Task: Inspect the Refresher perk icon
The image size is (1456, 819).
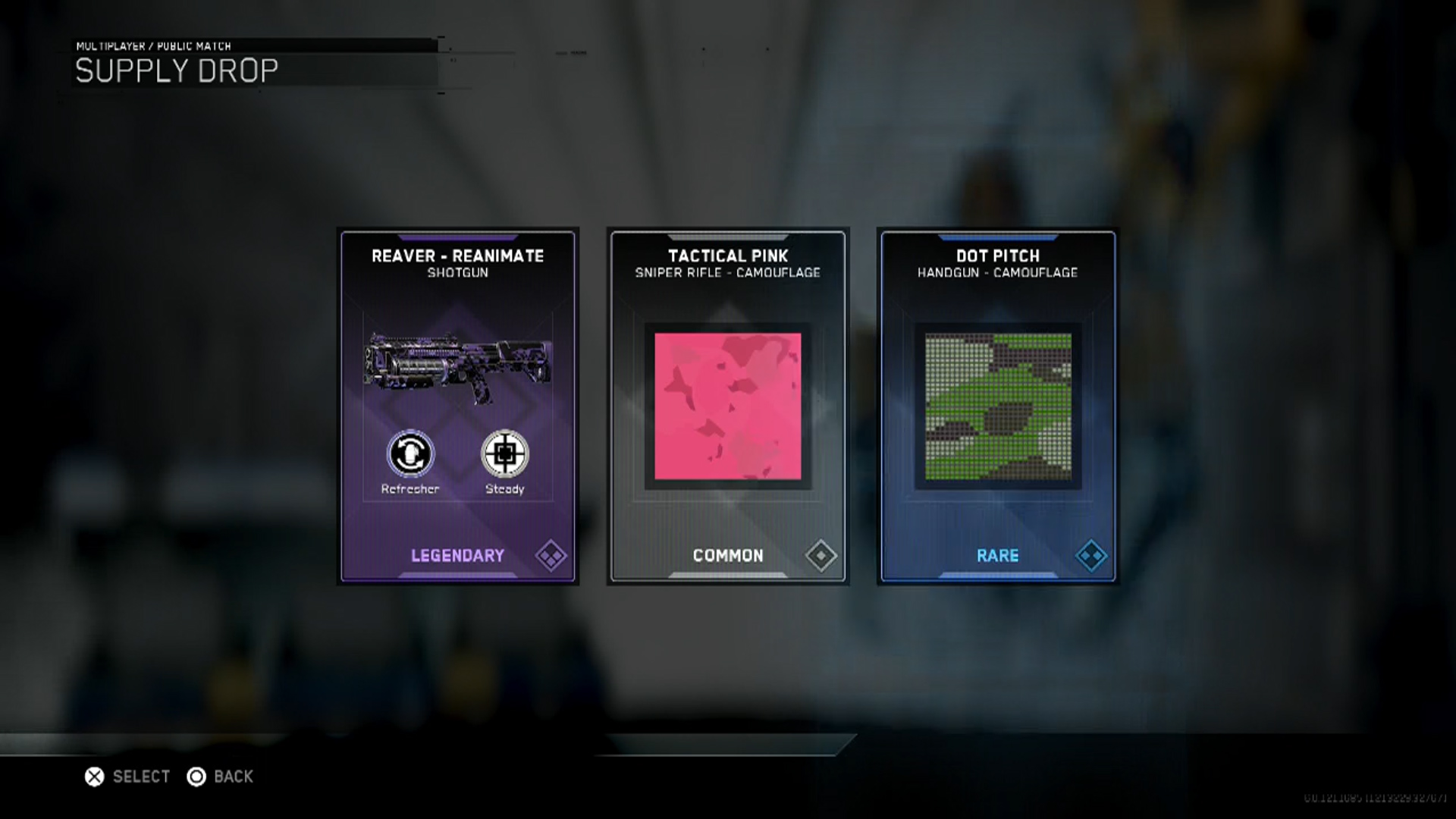Action: point(410,454)
